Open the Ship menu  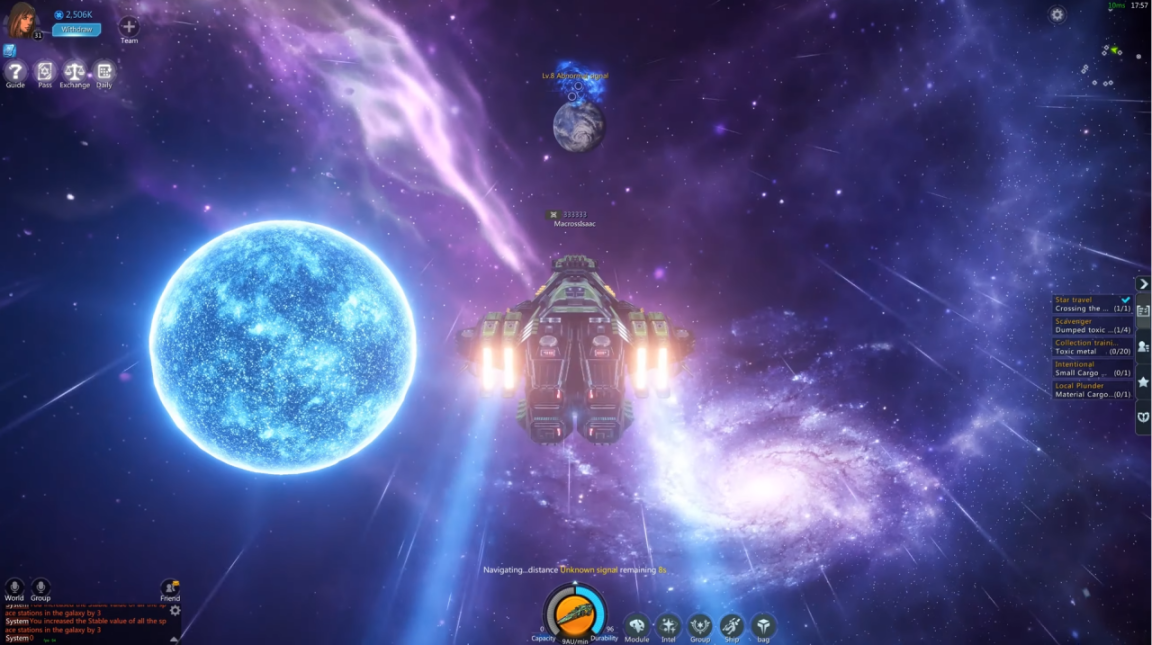click(732, 626)
